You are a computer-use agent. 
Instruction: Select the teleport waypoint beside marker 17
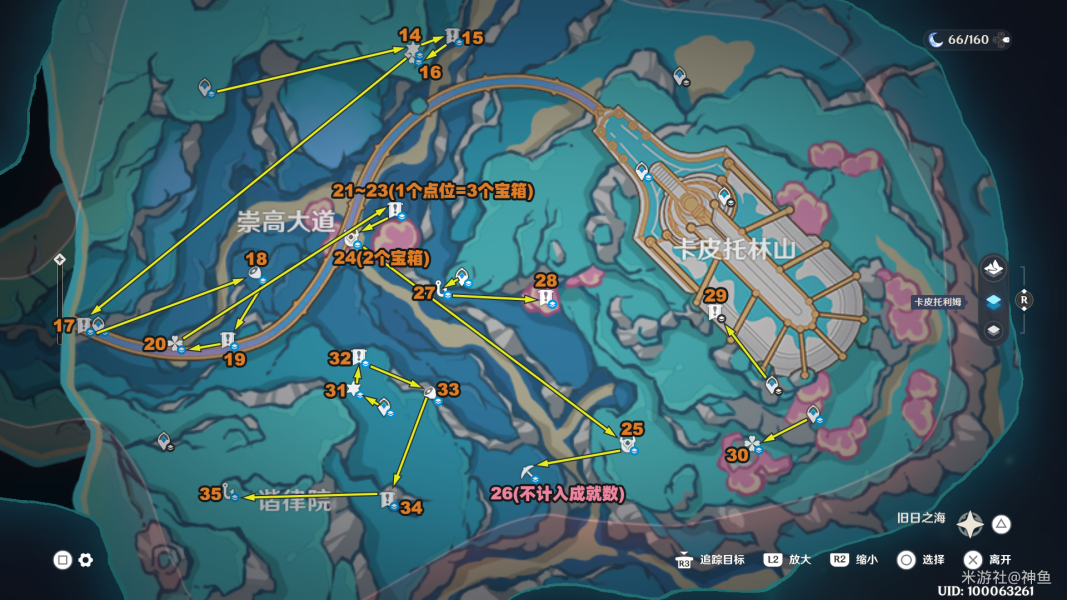click(98, 323)
